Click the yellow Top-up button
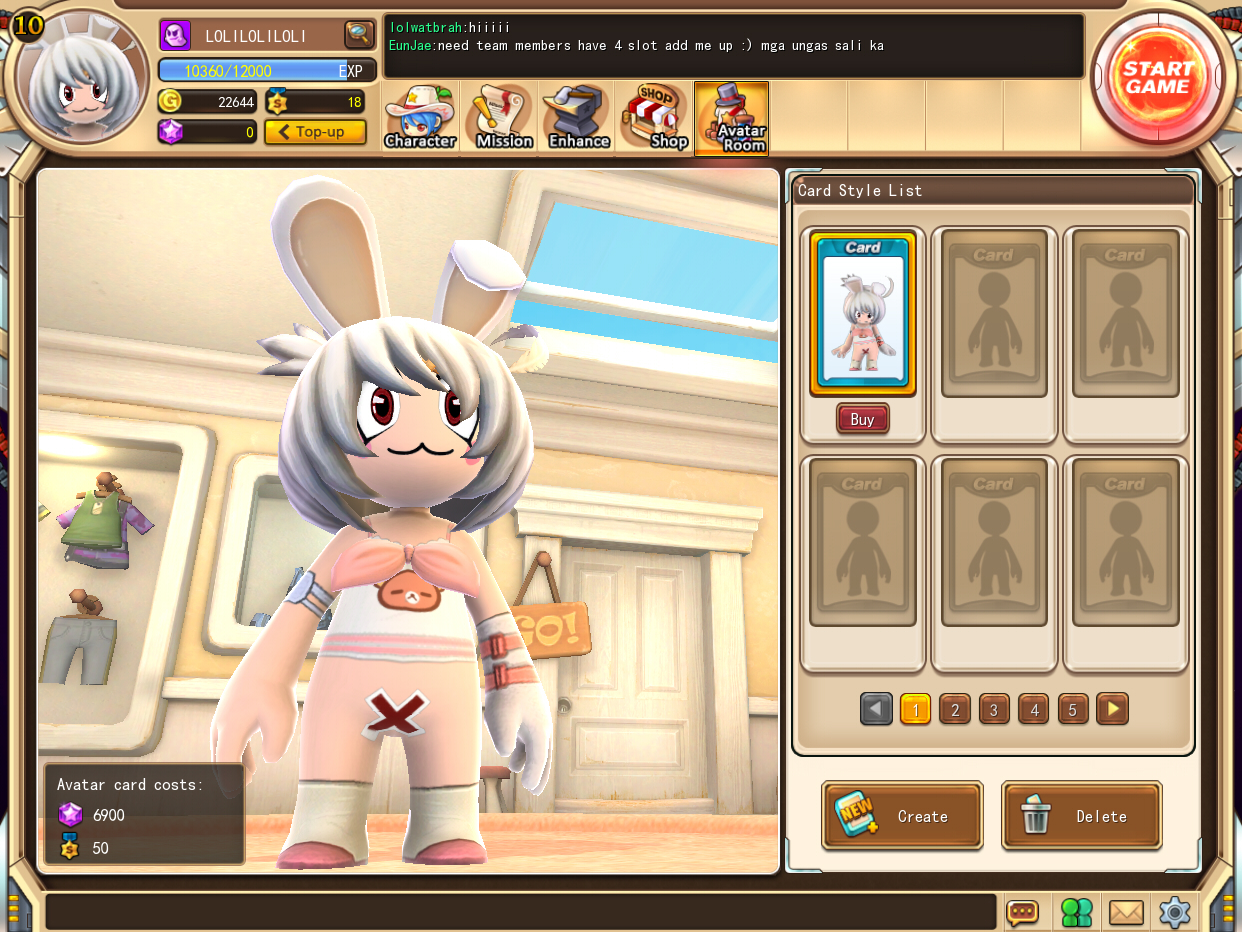 315,132
